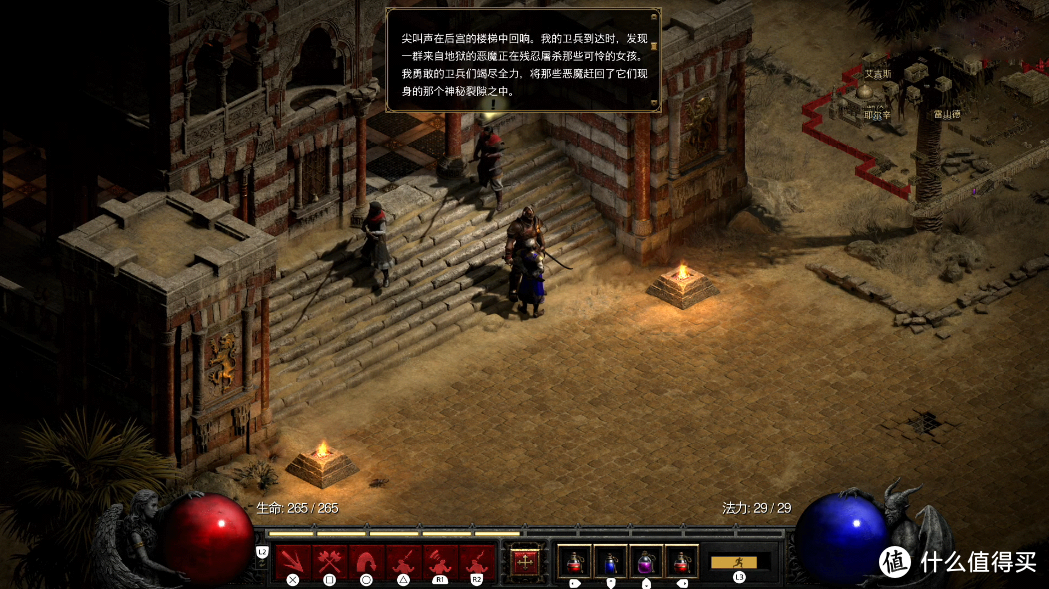Click the 雷山德 name on the automap
Viewport: 1049px width, 589px height.
click(x=947, y=114)
